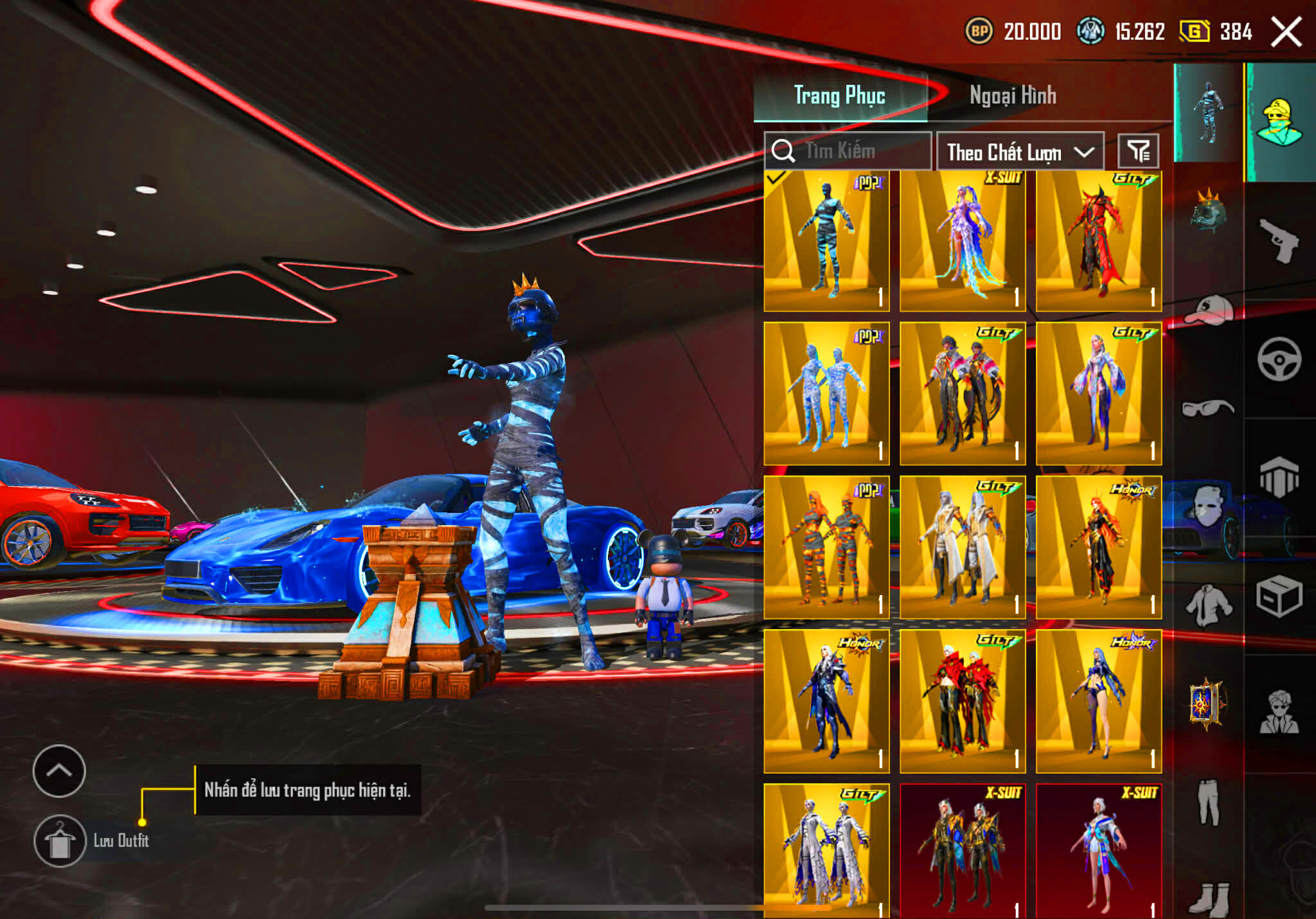Open the Ngoại Hình tab
This screenshot has width=1316, height=919.
[1012, 96]
